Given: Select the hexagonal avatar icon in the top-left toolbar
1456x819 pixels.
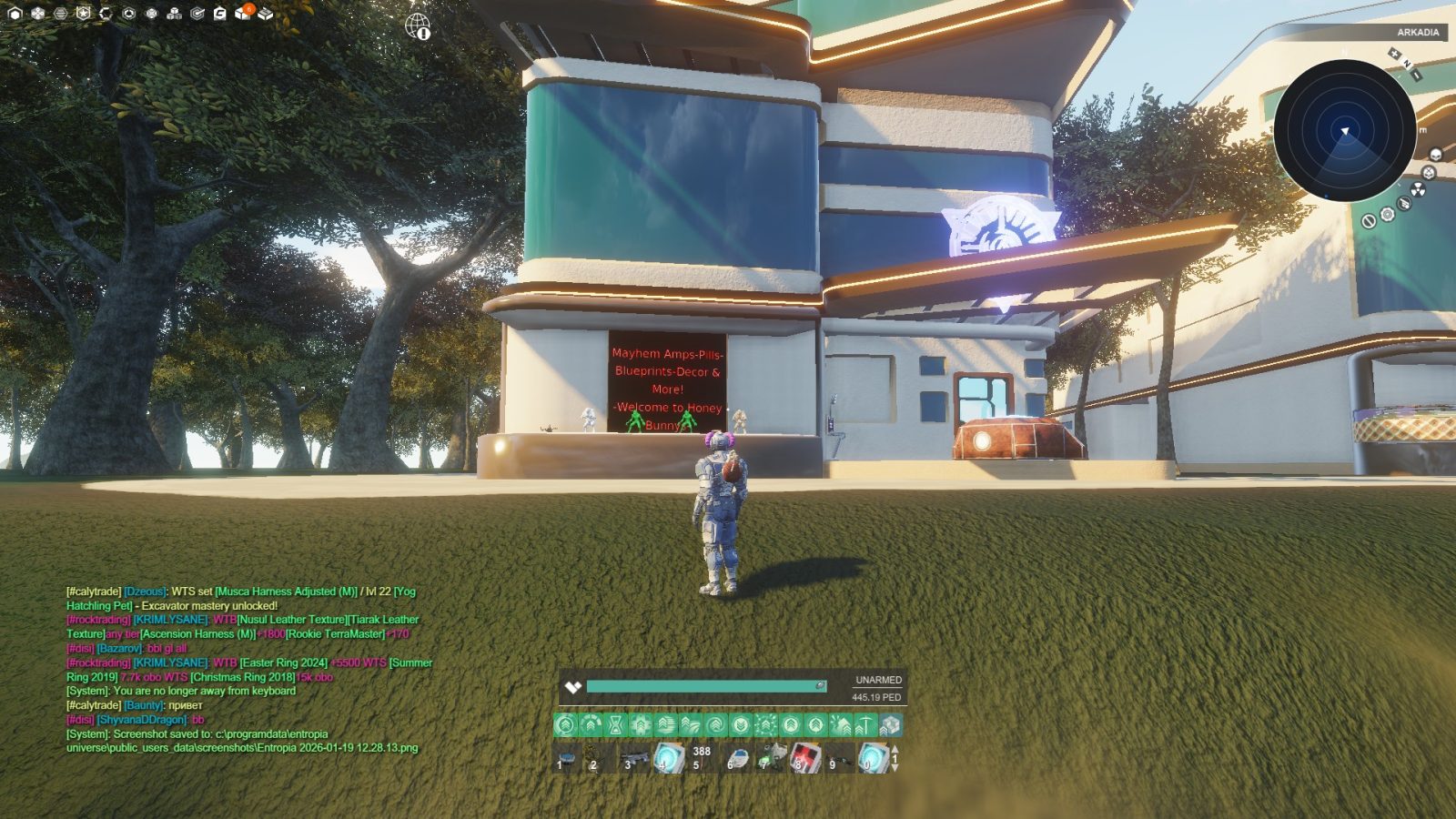Looking at the screenshot, I should (x=15, y=13).
